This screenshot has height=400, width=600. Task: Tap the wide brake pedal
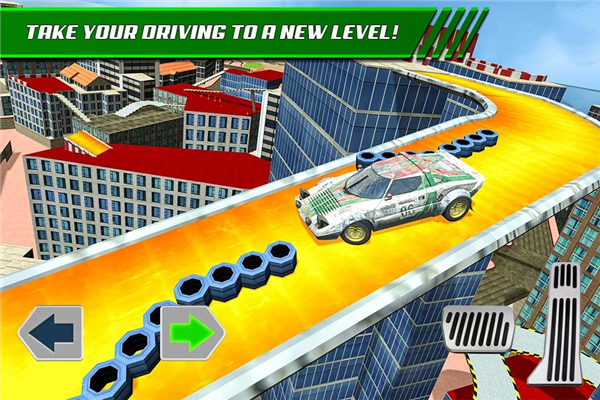[x=478, y=330]
